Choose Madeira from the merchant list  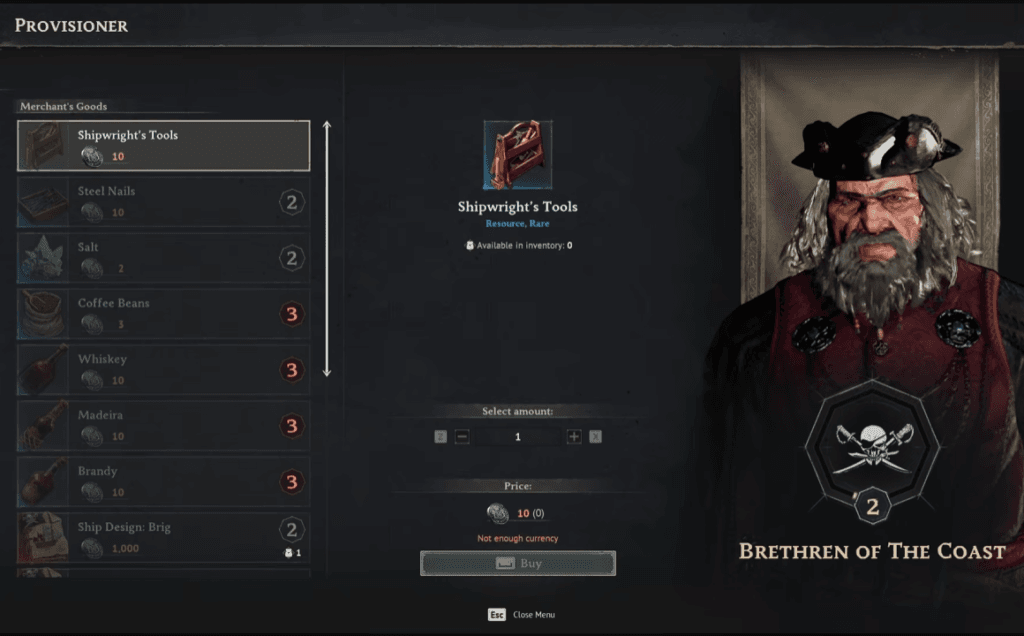pyautogui.click(x=164, y=426)
